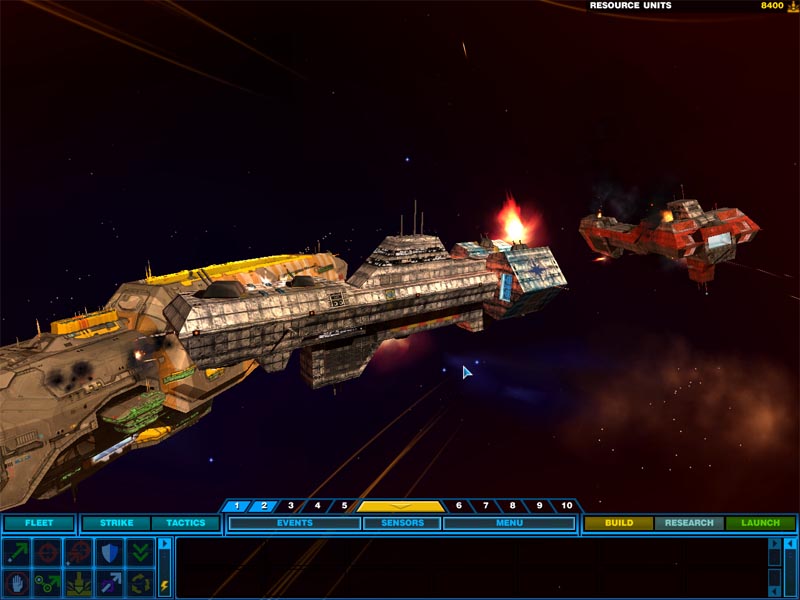Activate the green chevrons Dock command
This screenshot has height=600, width=800.
point(140,552)
